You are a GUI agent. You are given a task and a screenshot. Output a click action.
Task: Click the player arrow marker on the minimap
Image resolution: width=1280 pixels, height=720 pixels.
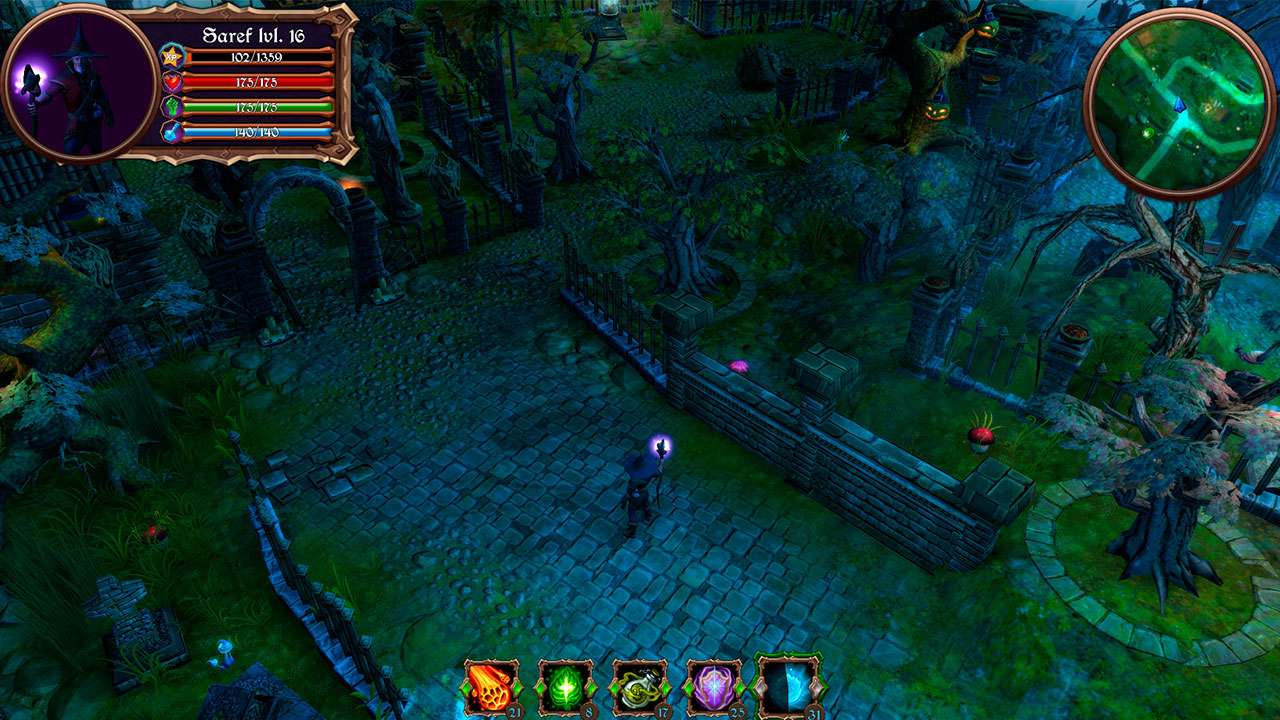point(1180,105)
